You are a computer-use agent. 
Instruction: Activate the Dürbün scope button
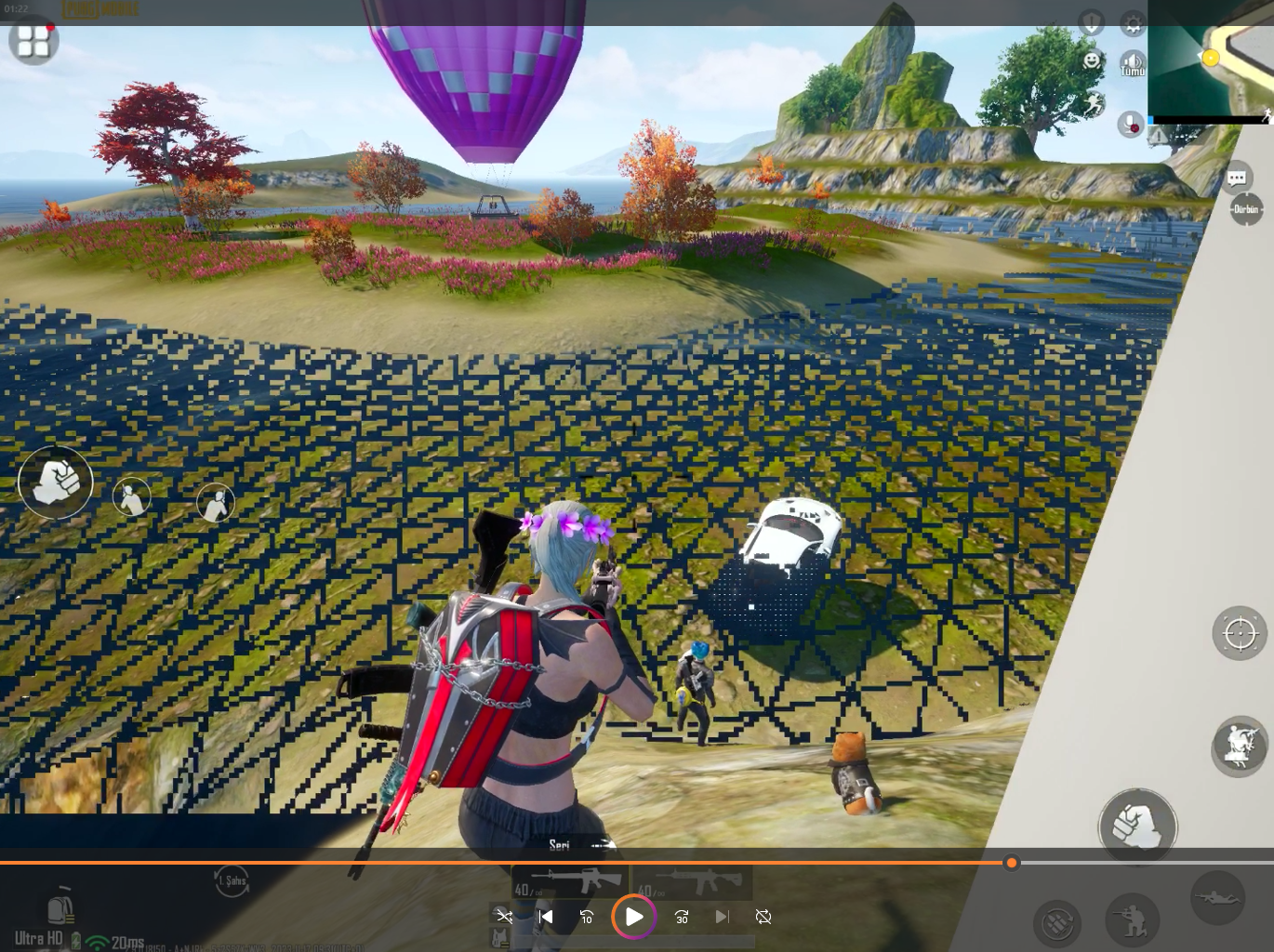coord(1245,210)
